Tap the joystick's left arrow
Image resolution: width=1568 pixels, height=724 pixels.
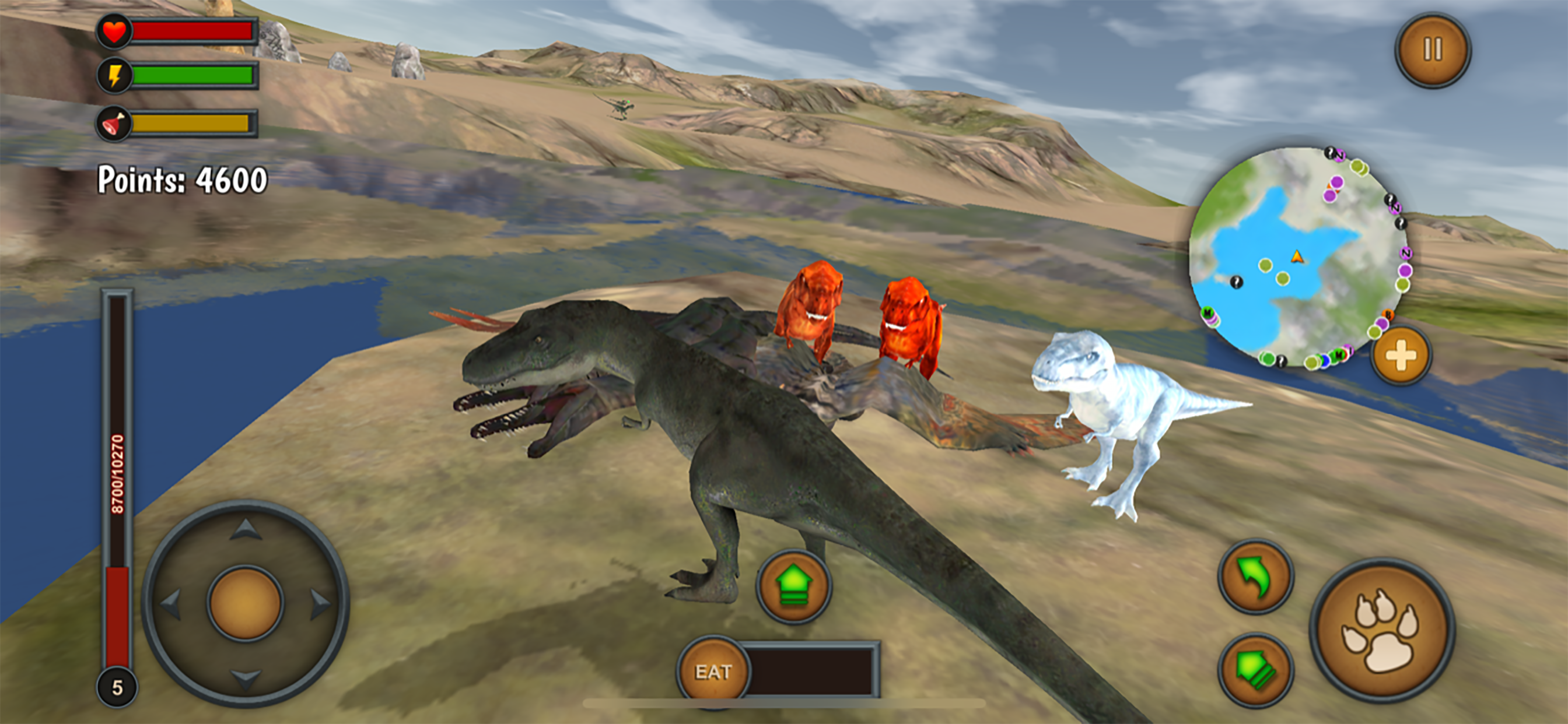[x=171, y=604]
